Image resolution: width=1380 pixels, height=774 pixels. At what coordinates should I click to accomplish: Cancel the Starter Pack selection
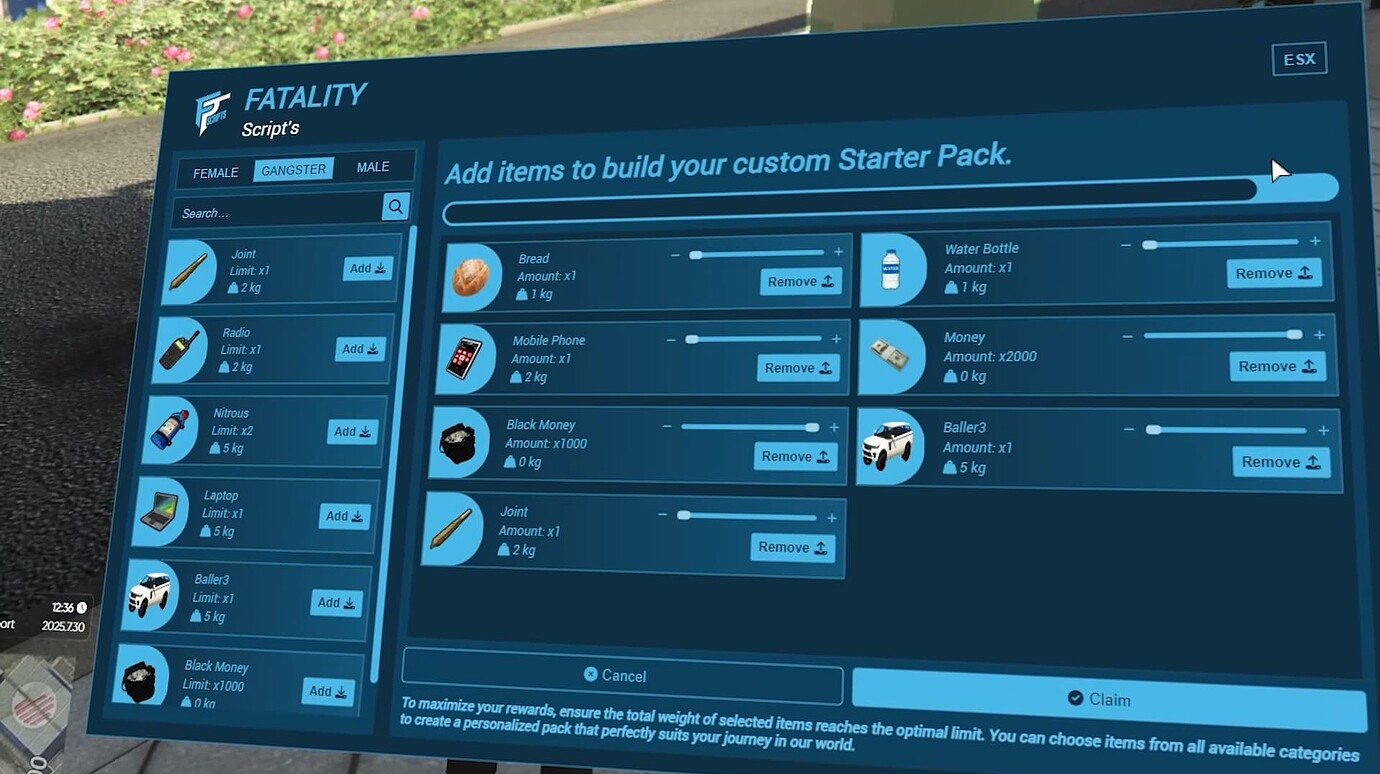(x=622, y=674)
